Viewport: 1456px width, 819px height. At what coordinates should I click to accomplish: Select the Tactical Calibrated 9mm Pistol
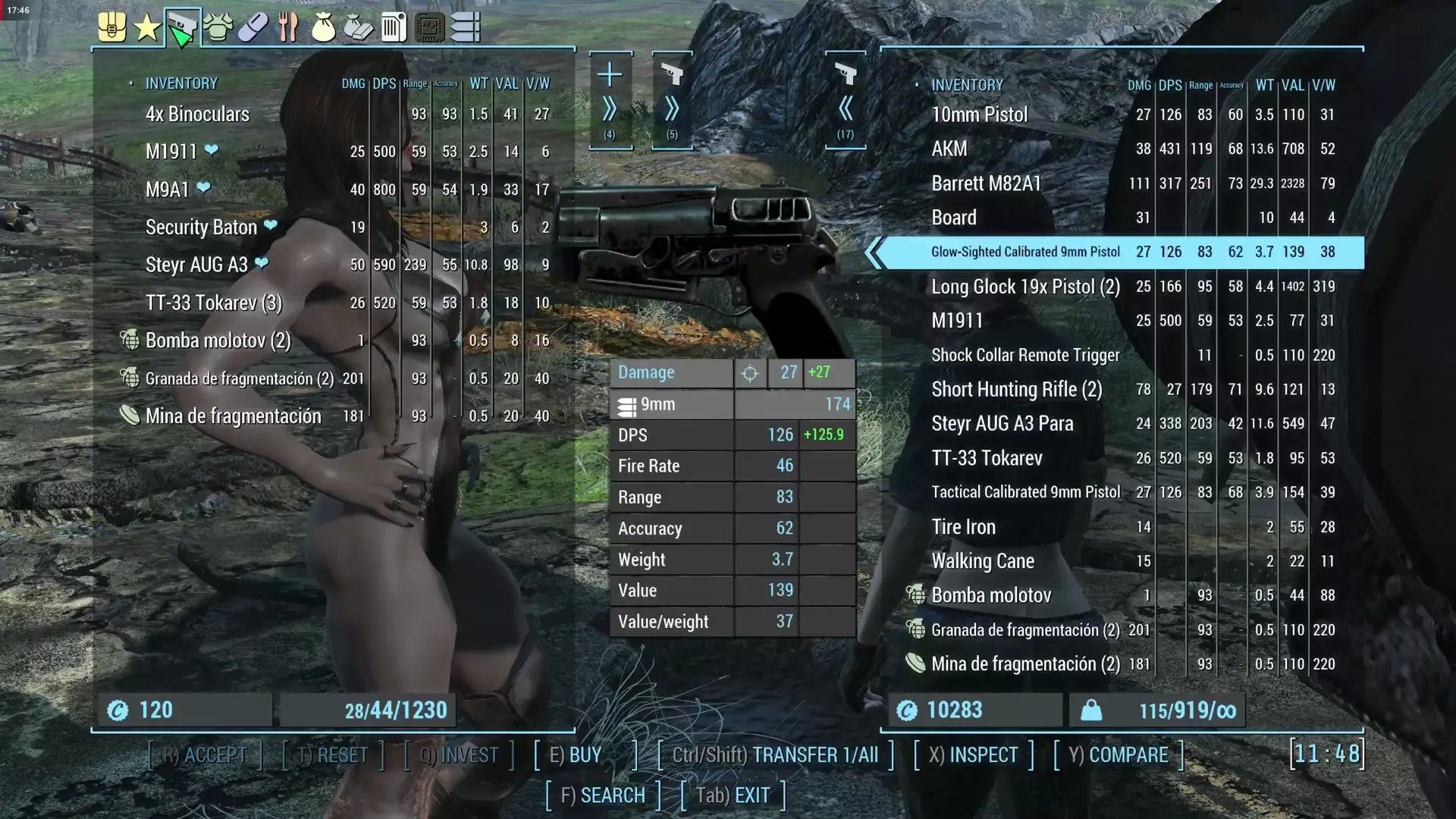[x=1025, y=492]
